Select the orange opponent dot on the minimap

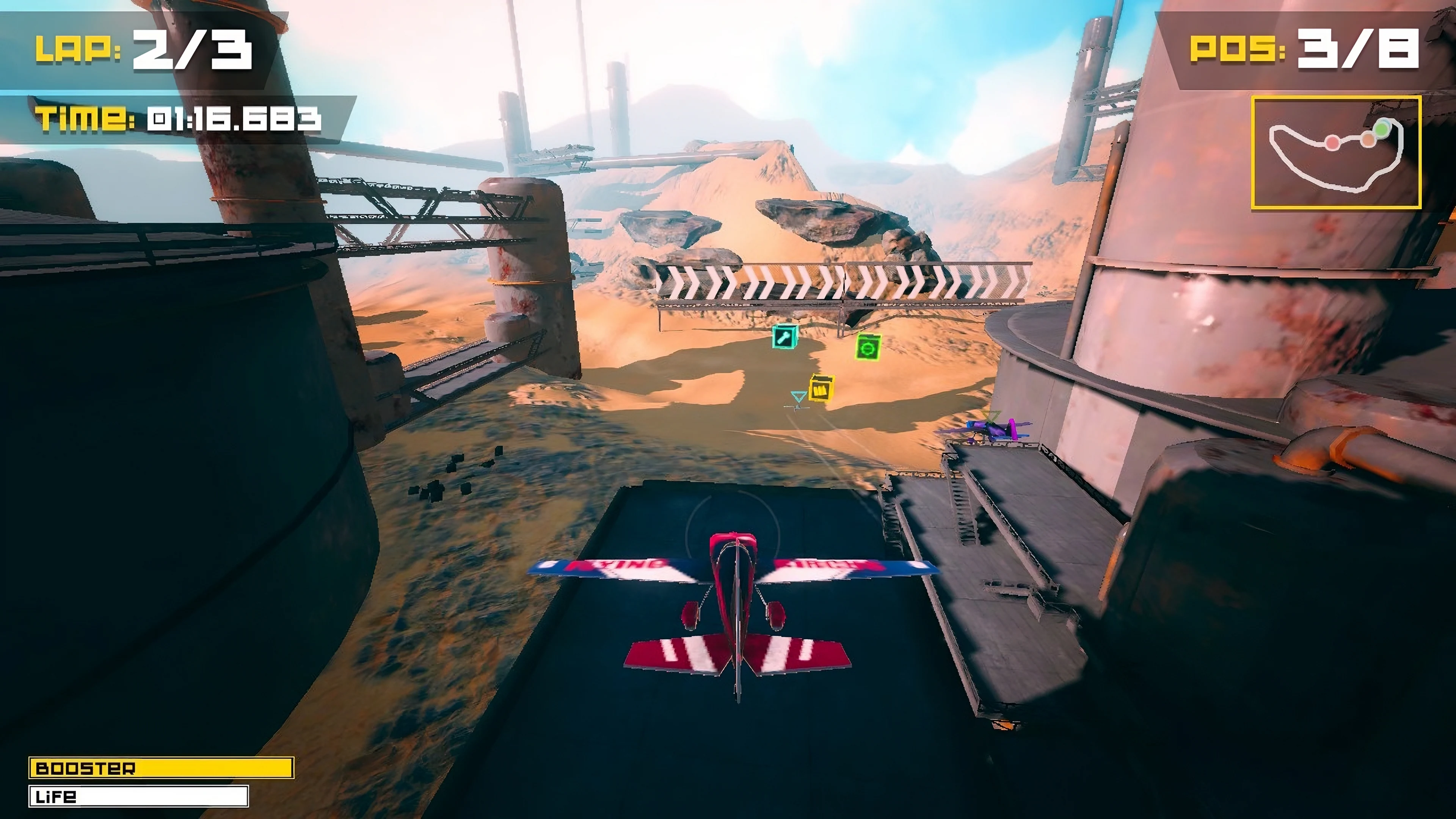coord(1369,140)
